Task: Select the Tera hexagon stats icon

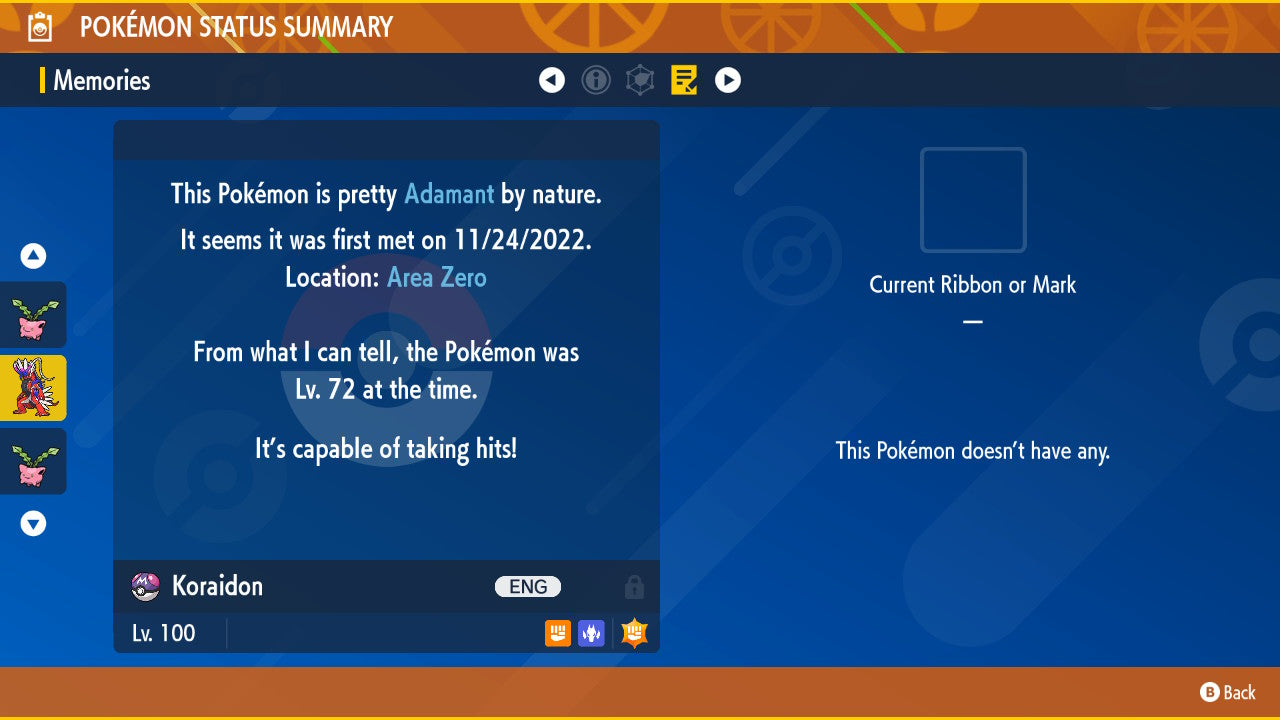Action: click(640, 80)
